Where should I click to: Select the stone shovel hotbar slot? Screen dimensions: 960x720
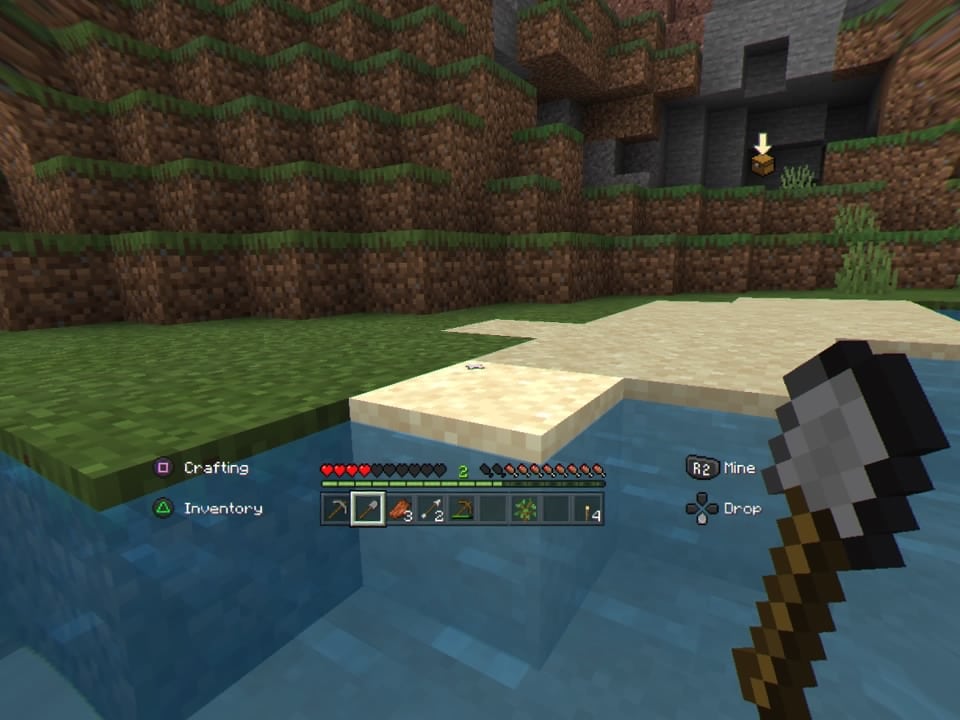(368, 509)
